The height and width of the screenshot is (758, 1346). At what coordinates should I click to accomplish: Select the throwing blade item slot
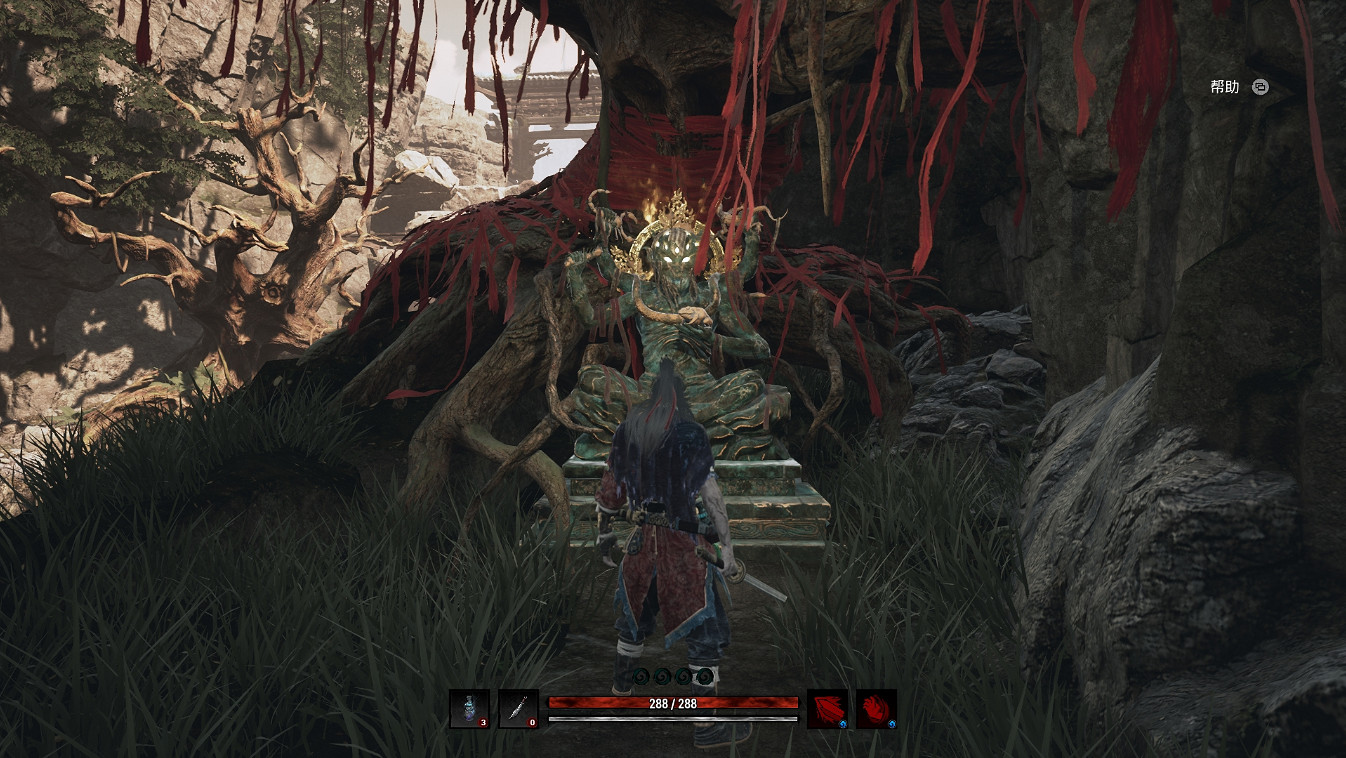(x=518, y=709)
